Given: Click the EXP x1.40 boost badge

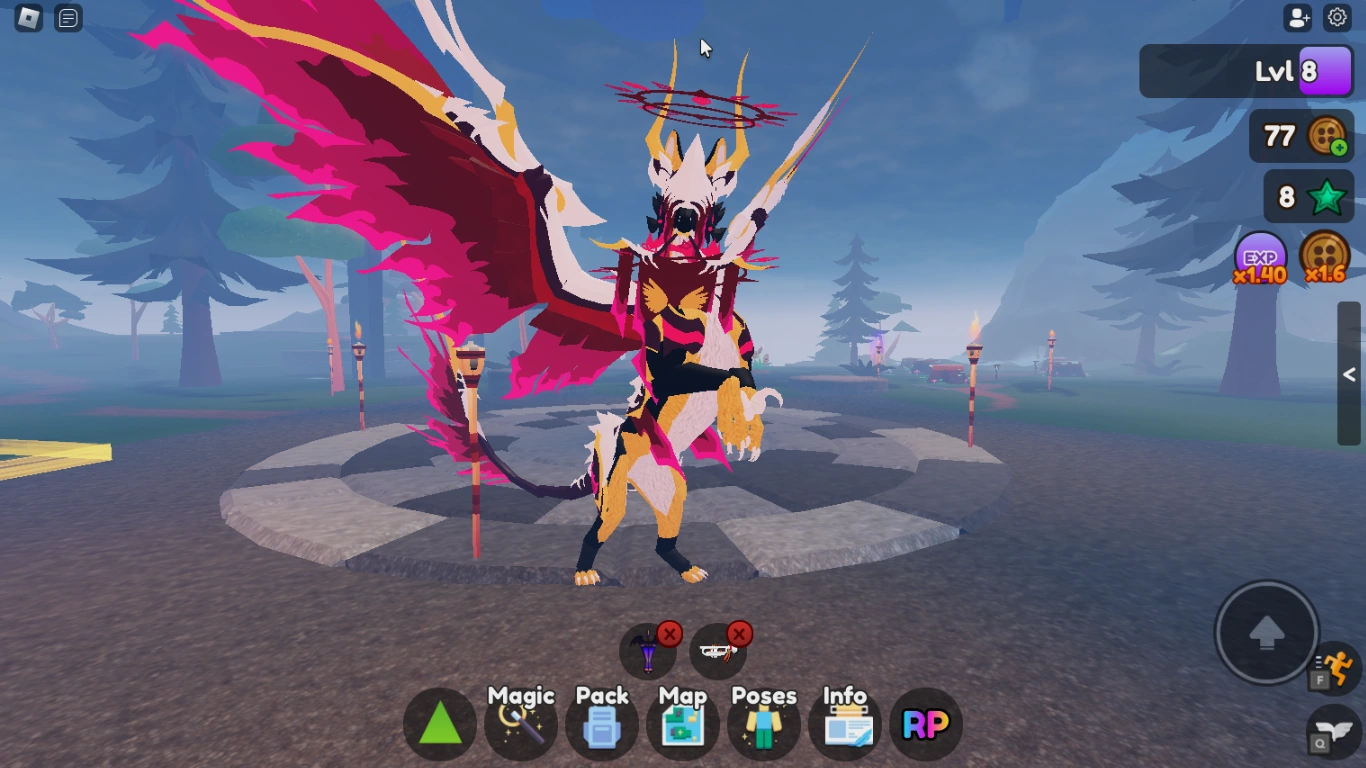Looking at the screenshot, I should coord(1257,260).
